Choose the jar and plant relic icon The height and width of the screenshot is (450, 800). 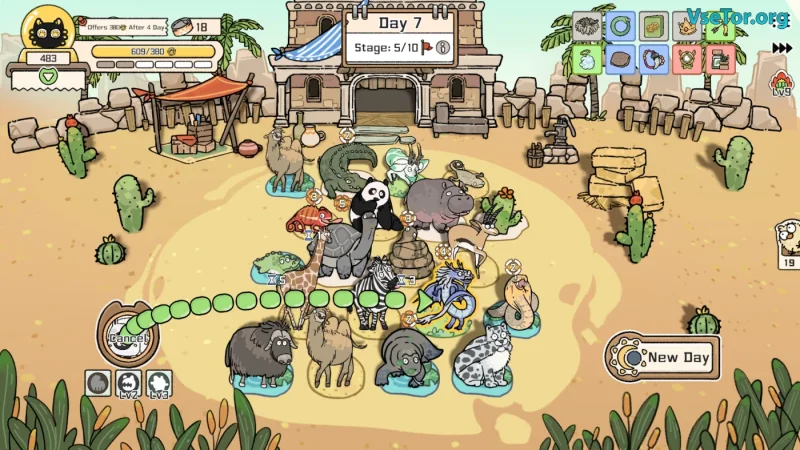(717, 58)
